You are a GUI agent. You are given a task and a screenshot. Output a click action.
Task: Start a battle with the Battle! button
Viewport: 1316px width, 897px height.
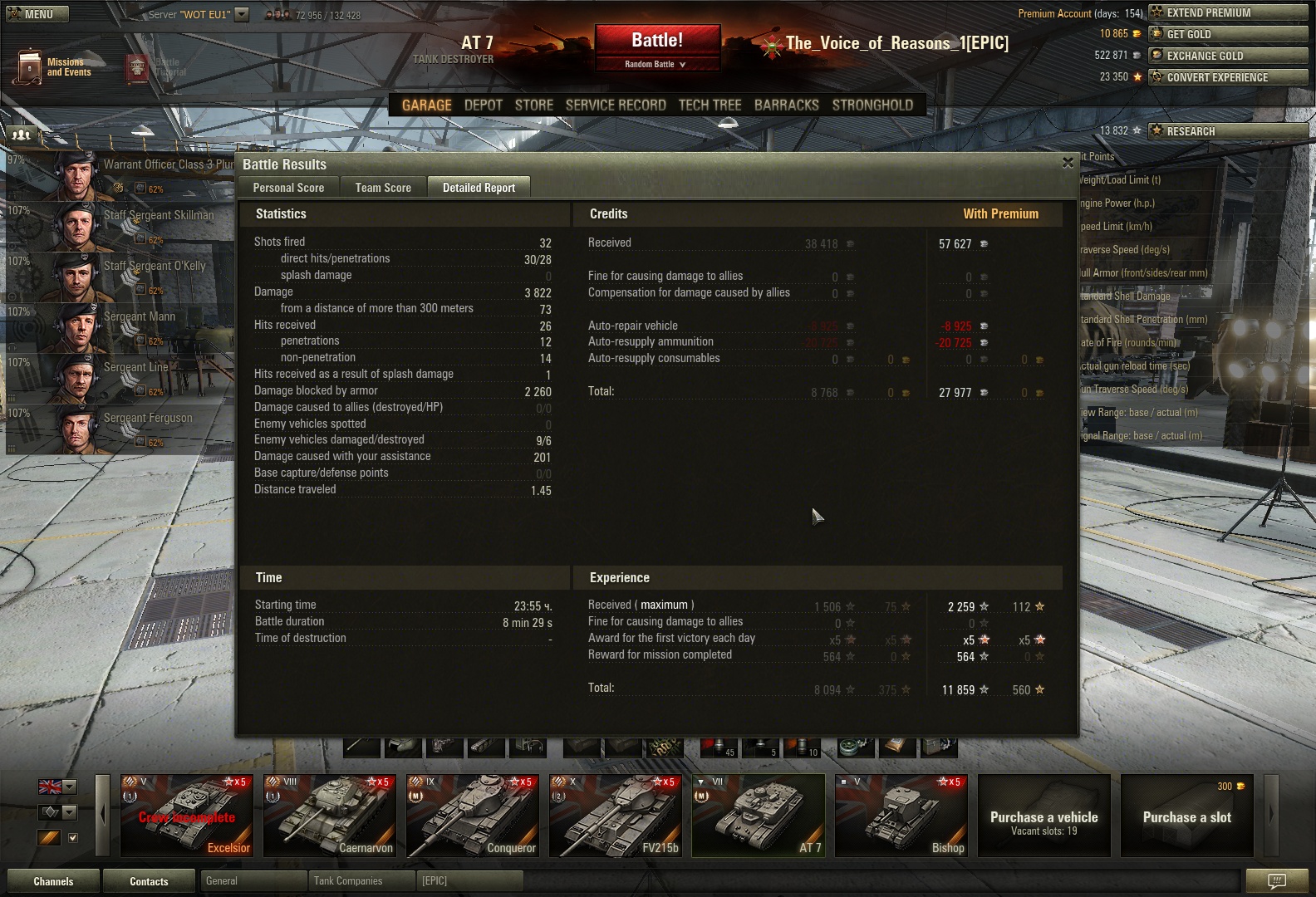(656, 41)
